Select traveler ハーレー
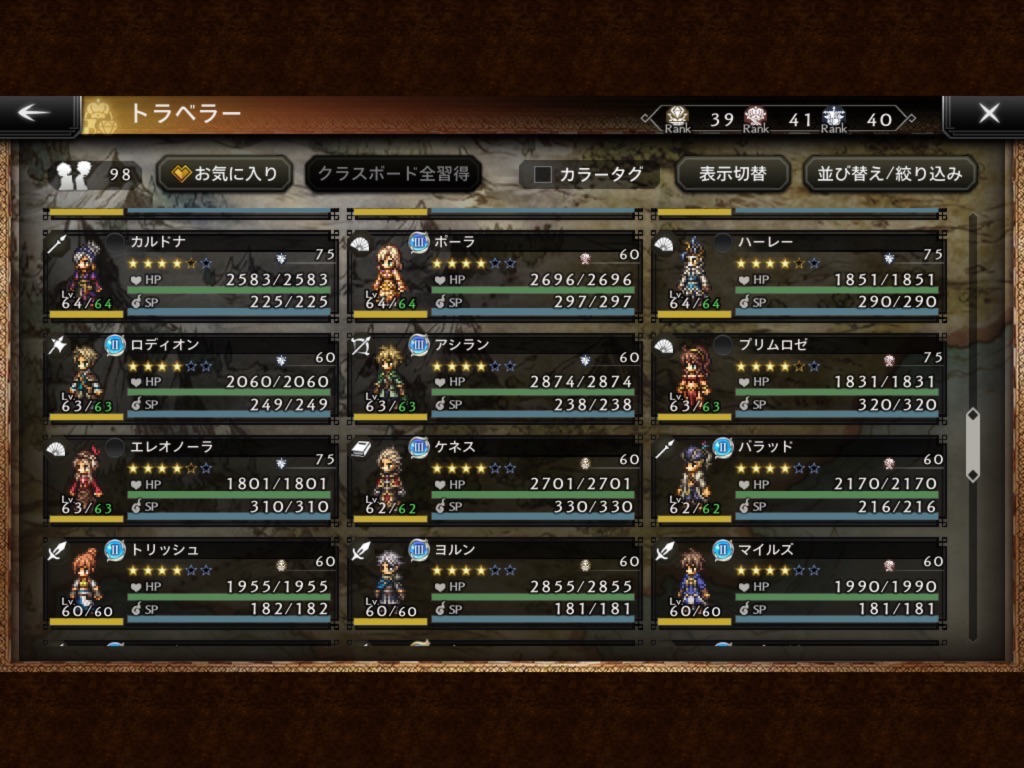Screen dimensions: 1024x768 (x=798, y=275)
